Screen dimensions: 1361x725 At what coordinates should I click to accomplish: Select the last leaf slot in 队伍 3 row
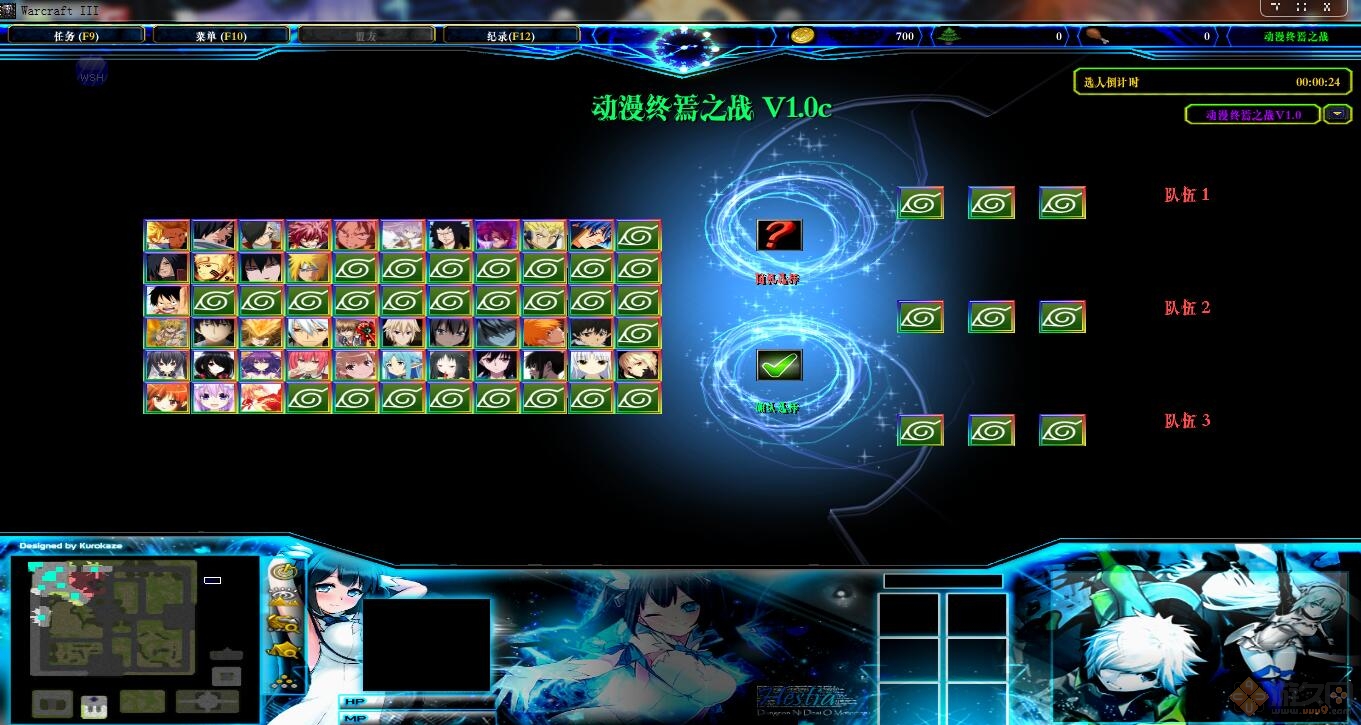[1062, 430]
